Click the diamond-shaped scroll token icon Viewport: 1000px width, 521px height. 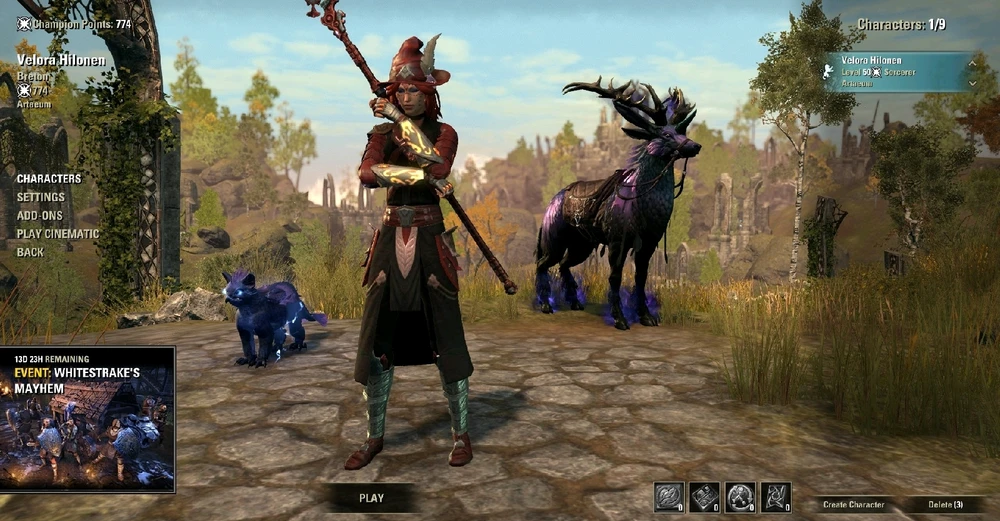[x=704, y=497]
